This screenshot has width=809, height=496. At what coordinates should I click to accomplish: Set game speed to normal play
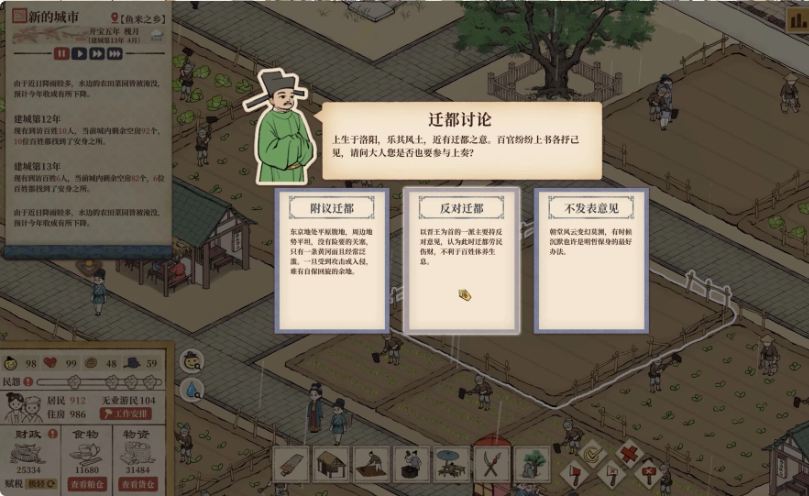click(x=79, y=54)
